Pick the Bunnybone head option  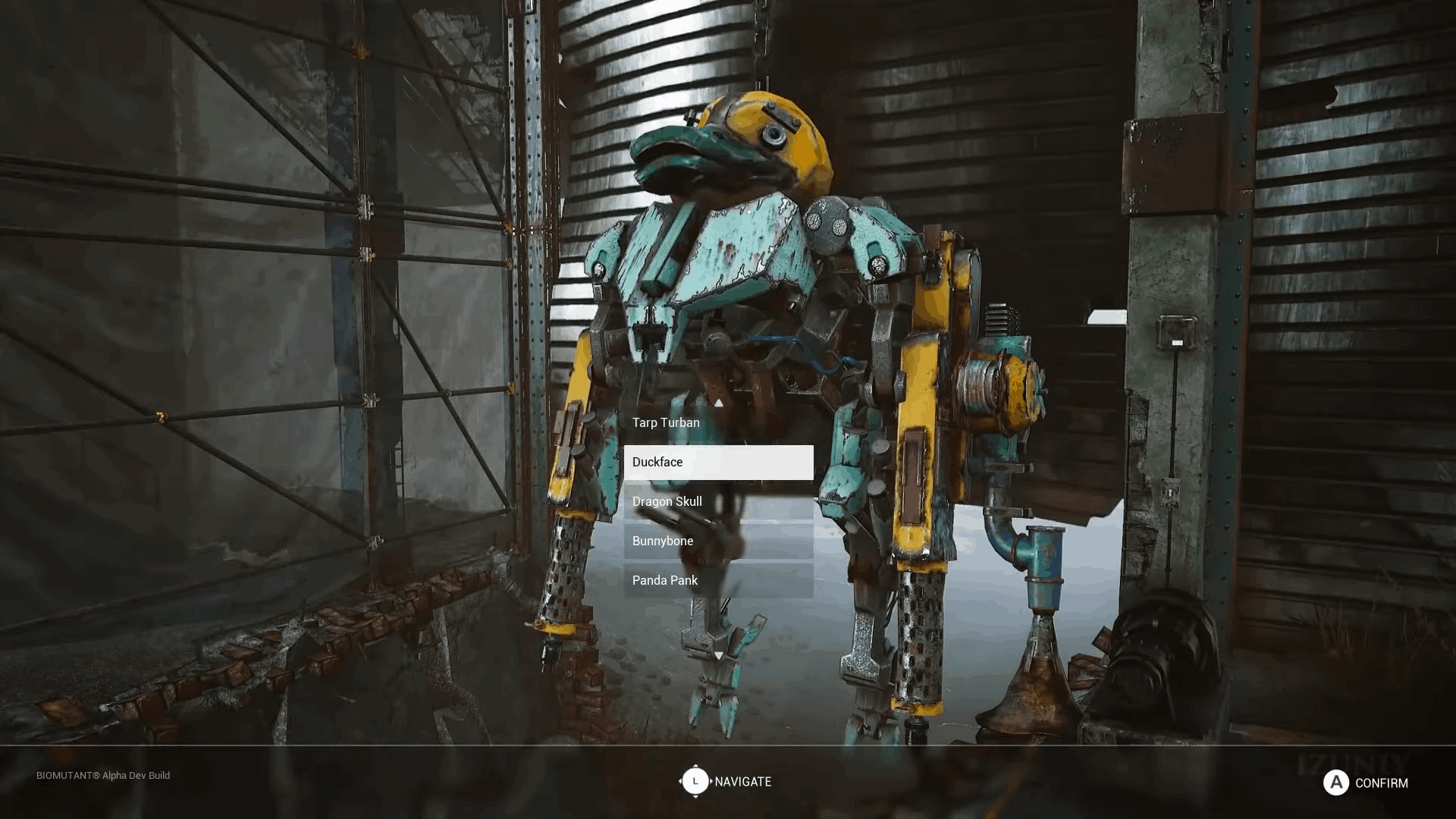click(663, 541)
